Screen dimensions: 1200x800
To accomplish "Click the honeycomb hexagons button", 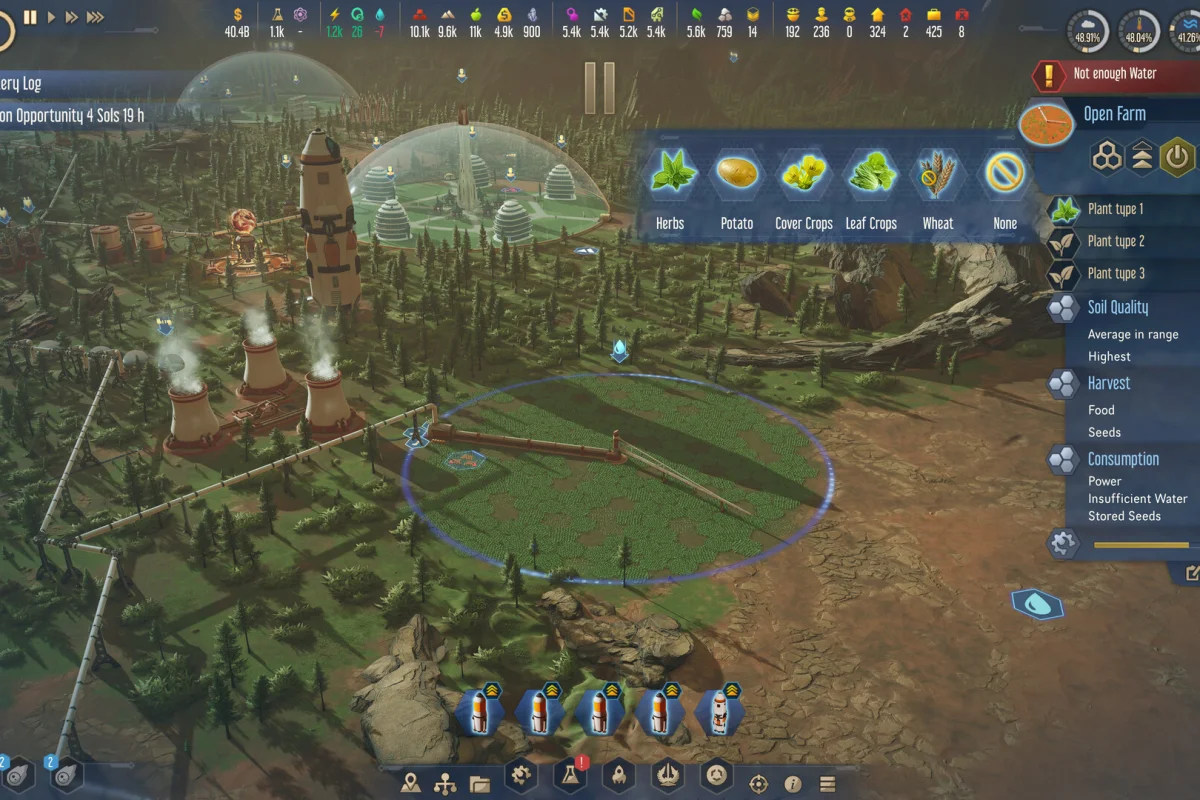I will (1107, 157).
